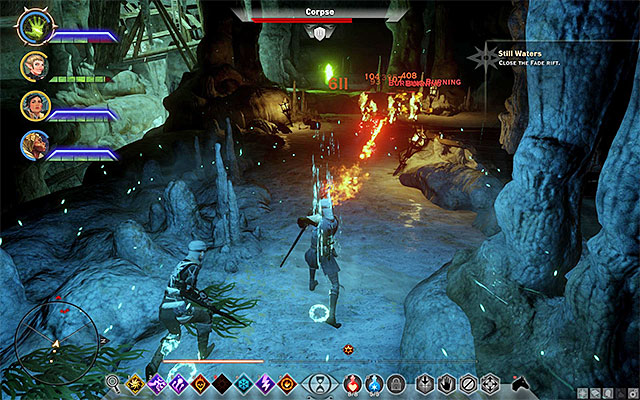Select the crossed-circle disengage command
This screenshot has height=400, width=640.
(469, 382)
